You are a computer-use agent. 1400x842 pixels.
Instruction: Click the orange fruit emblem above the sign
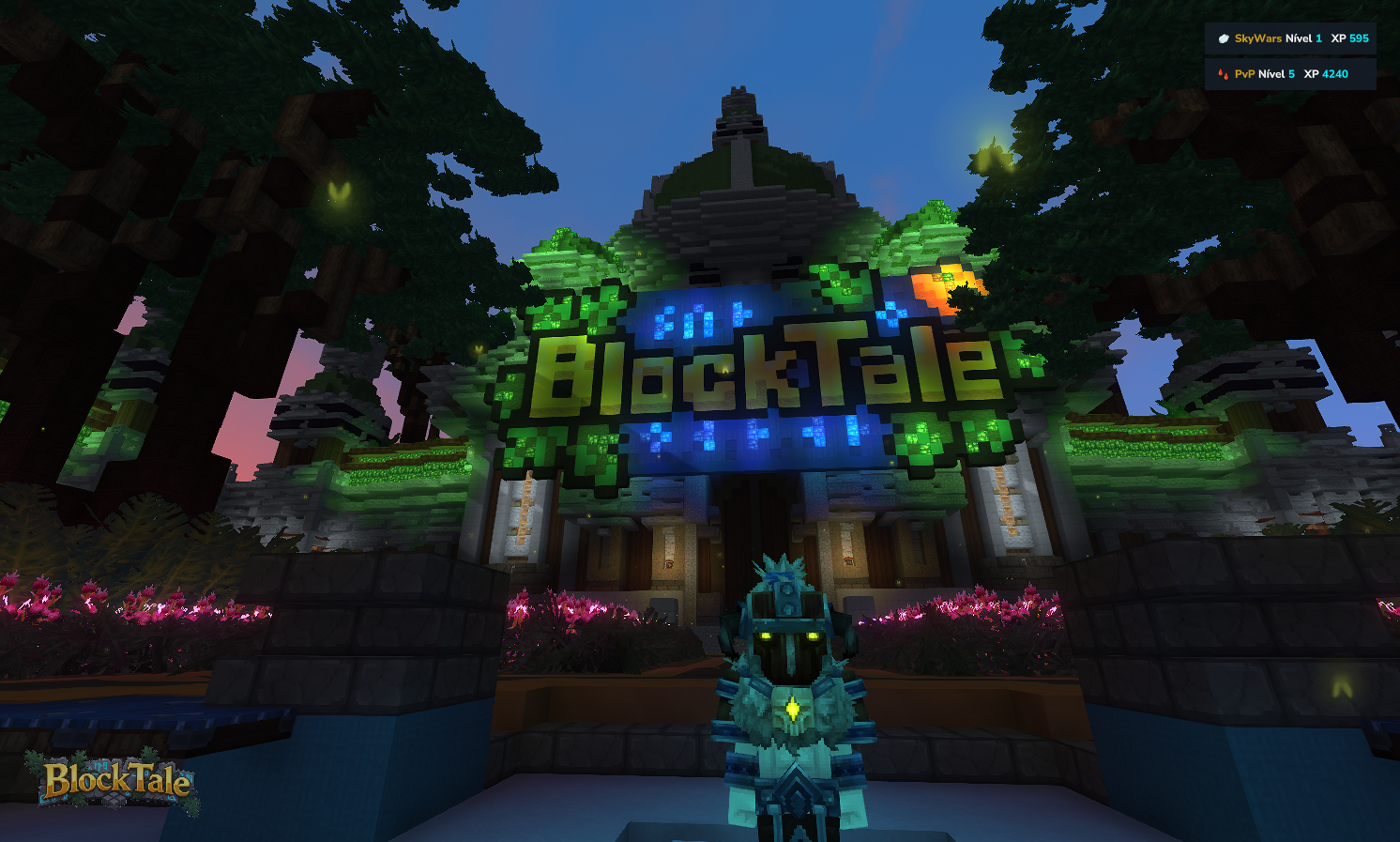coord(941,286)
